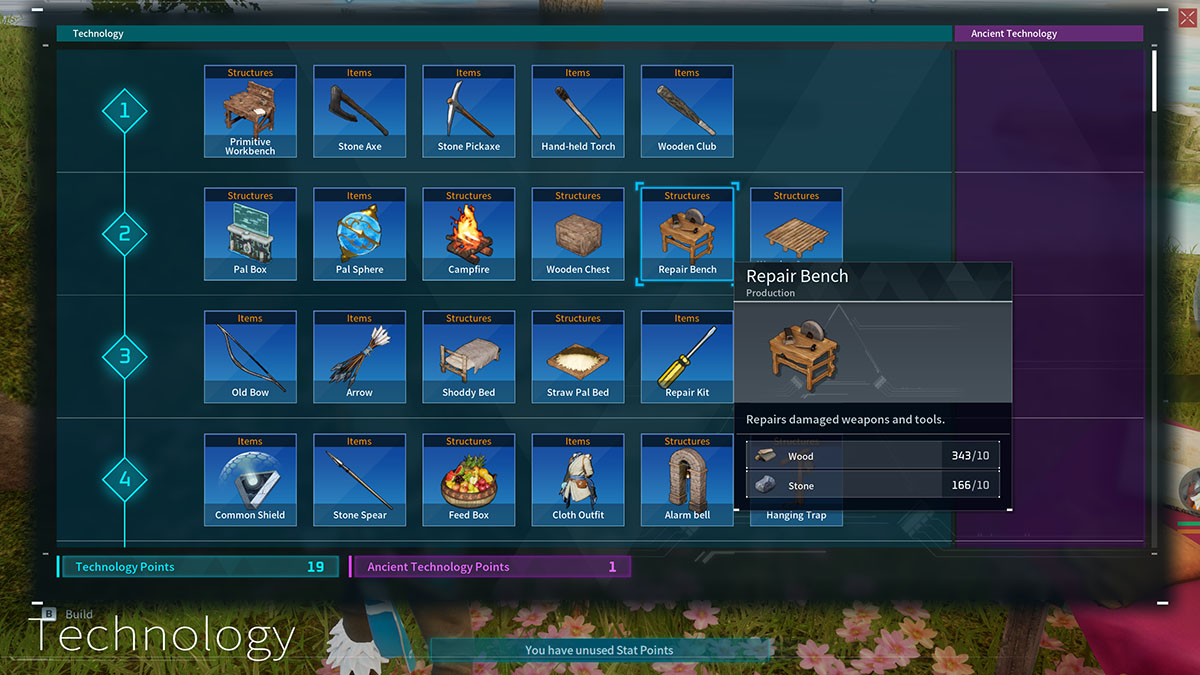
Task: Unlock the Stone Axe tile
Action: pyautogui.click(x=359, y=111)
